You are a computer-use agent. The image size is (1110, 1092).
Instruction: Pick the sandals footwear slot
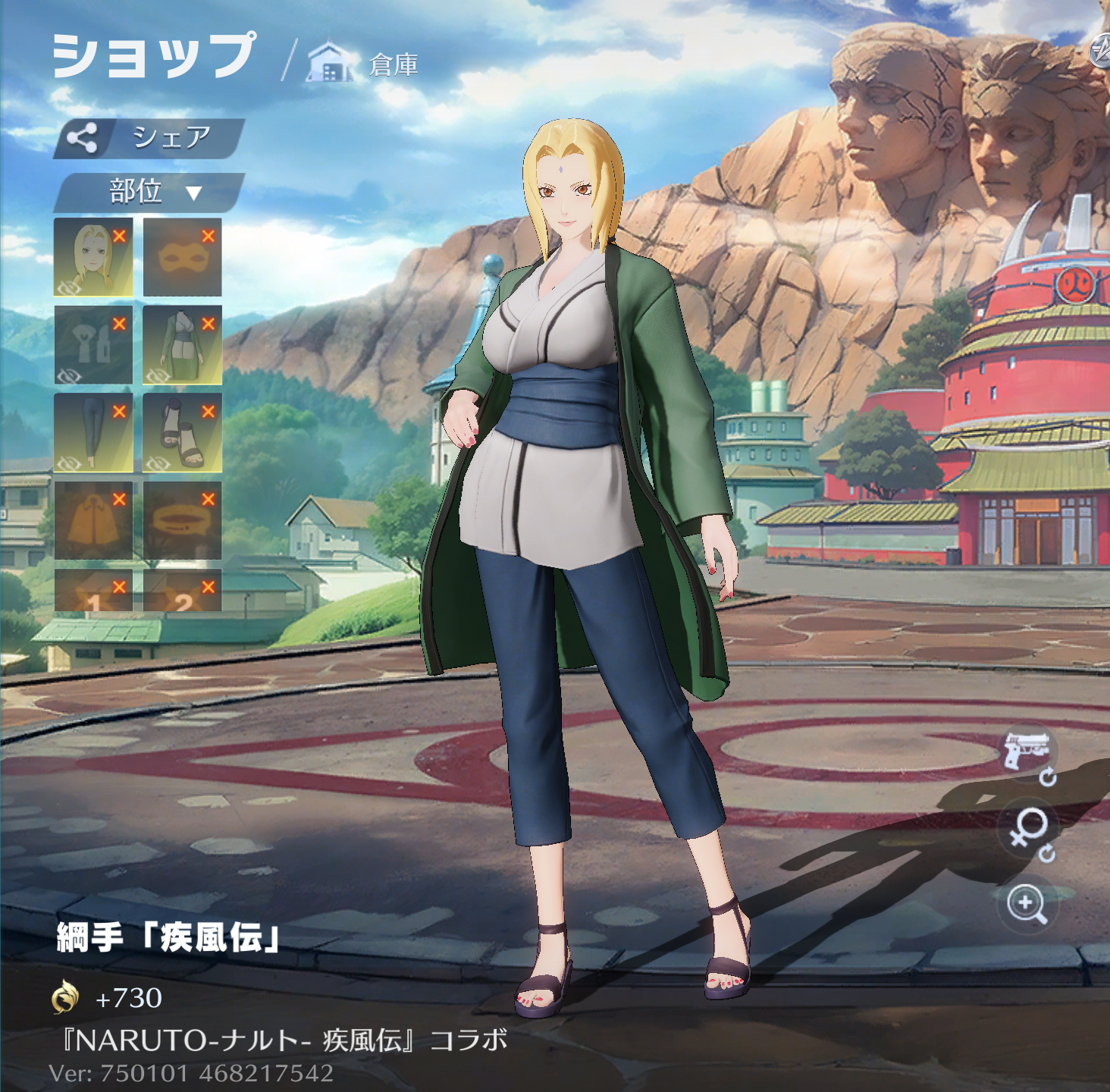coord(182,433)
